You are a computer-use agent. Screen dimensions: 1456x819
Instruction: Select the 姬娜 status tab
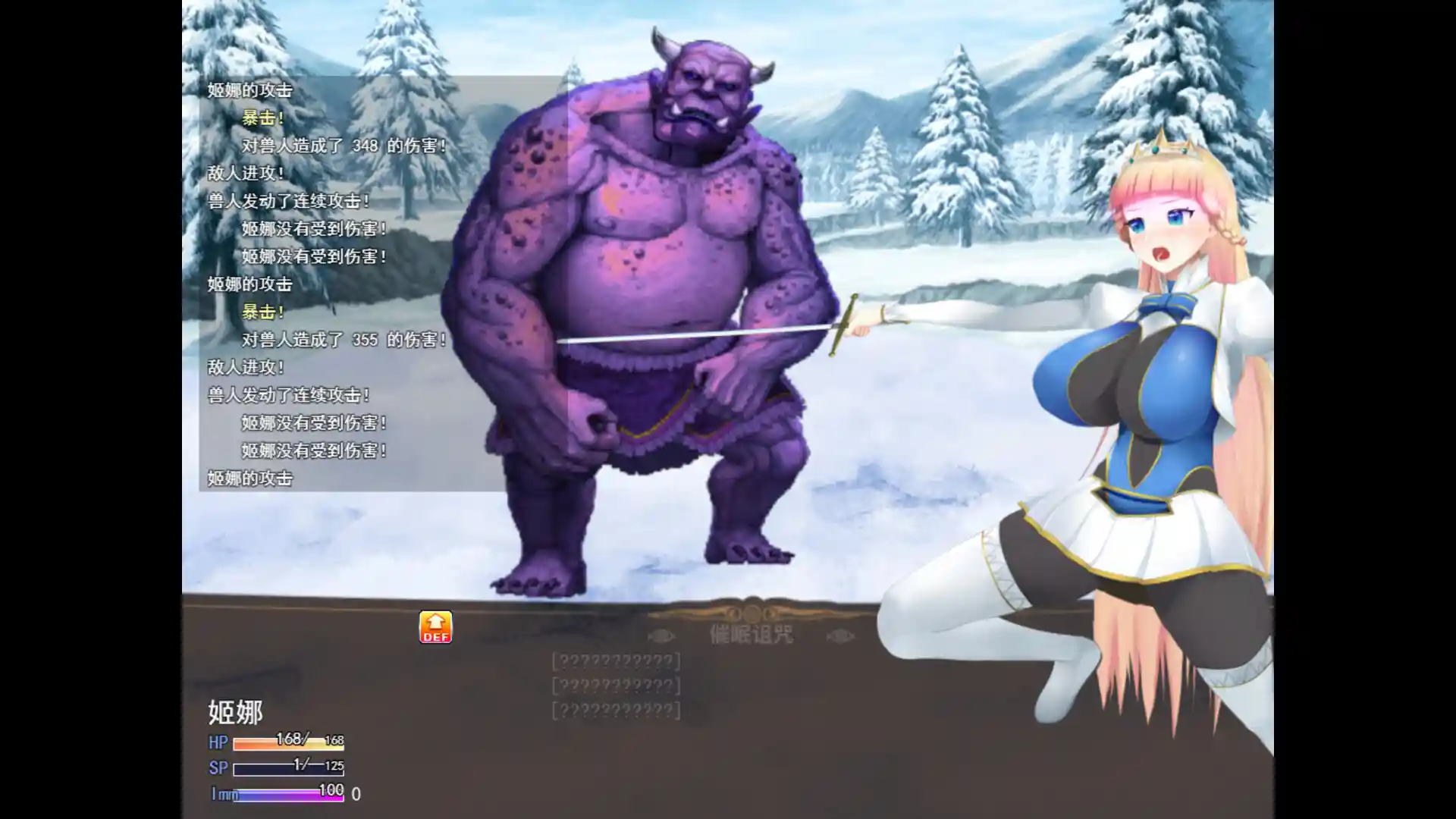coord(235,713)
